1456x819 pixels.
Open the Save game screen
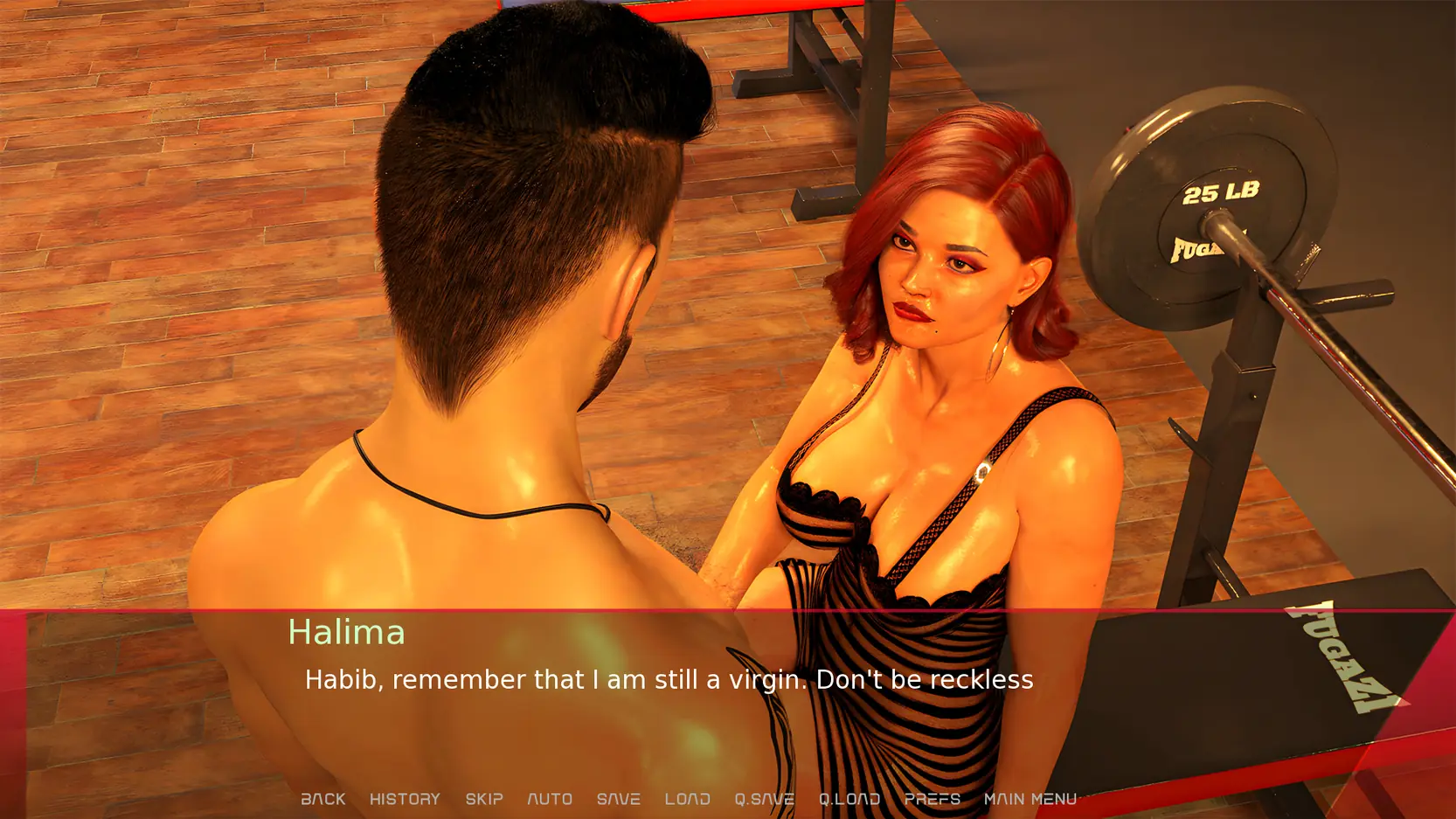click(619, 799)
